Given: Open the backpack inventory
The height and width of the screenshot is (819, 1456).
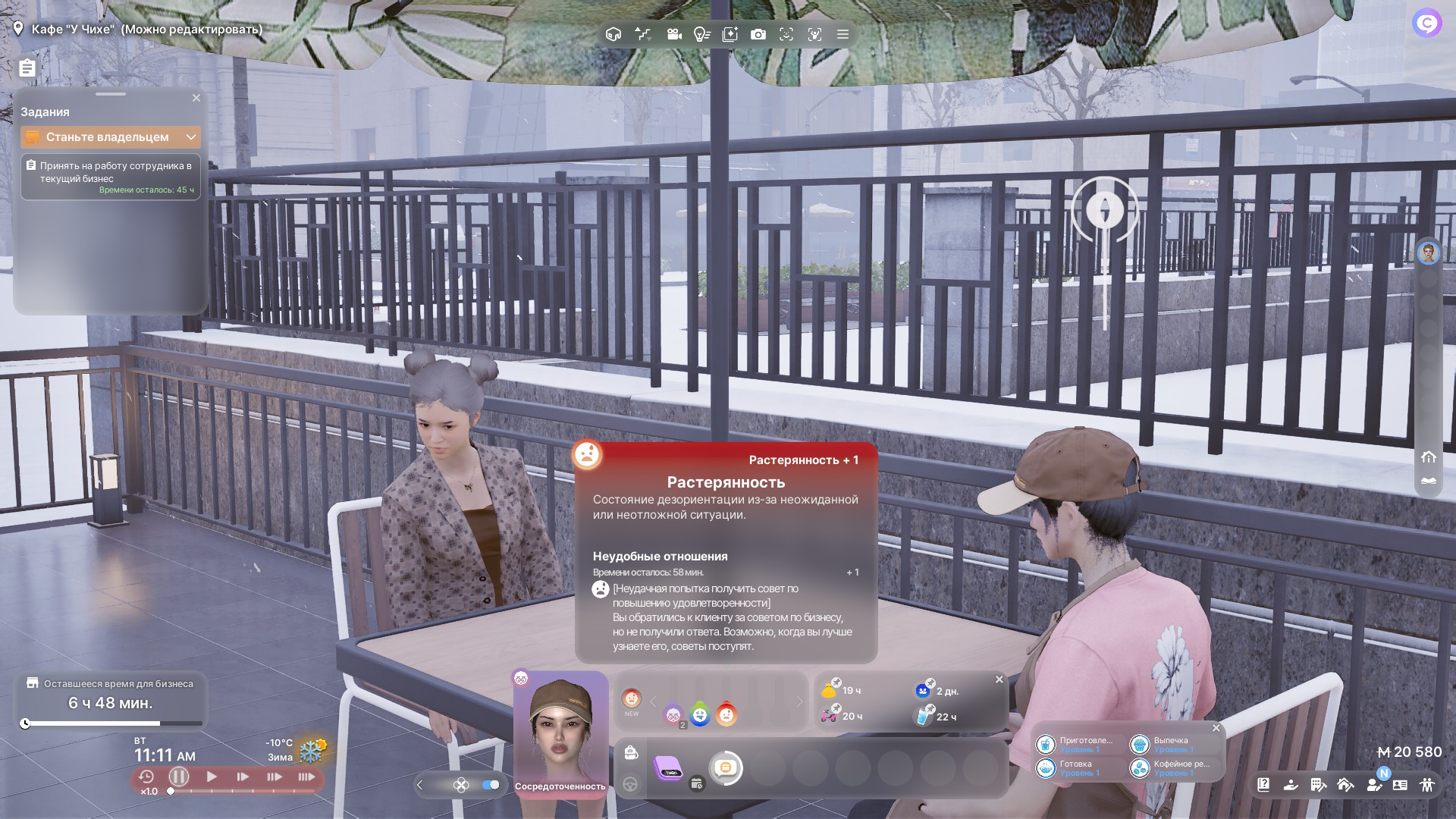Looking at the screenshot, I should pos(630,752).
